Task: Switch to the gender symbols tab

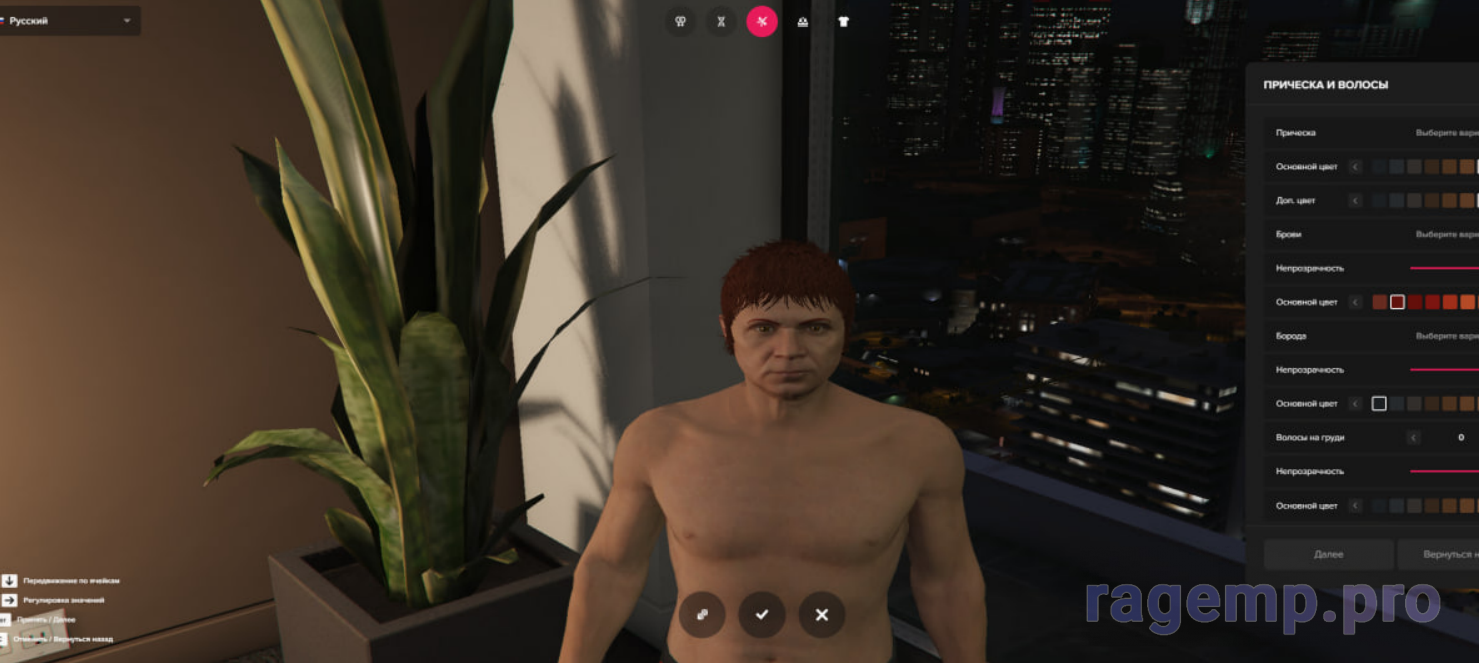Action: click(x=680, y=21)
